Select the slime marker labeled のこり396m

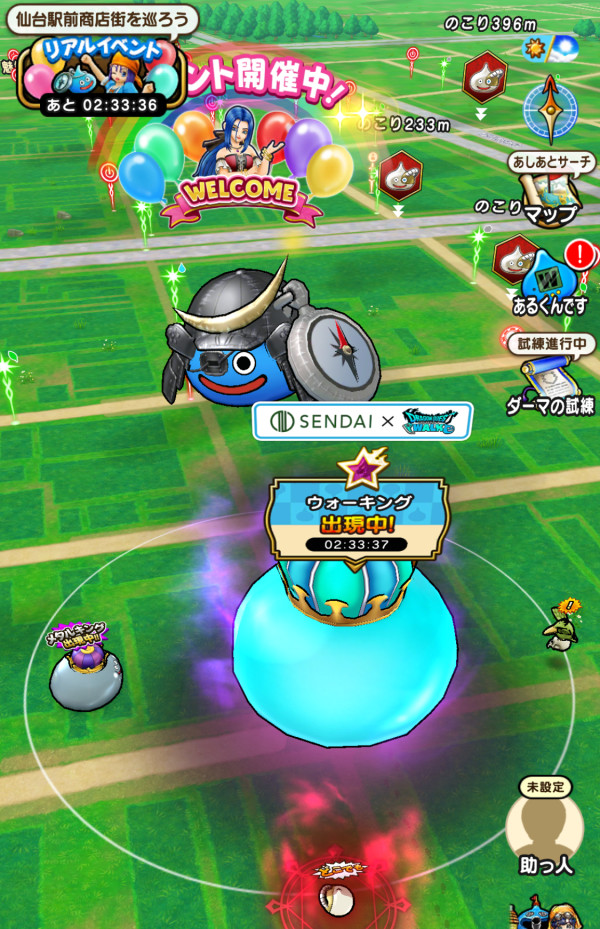pos(484,76)
